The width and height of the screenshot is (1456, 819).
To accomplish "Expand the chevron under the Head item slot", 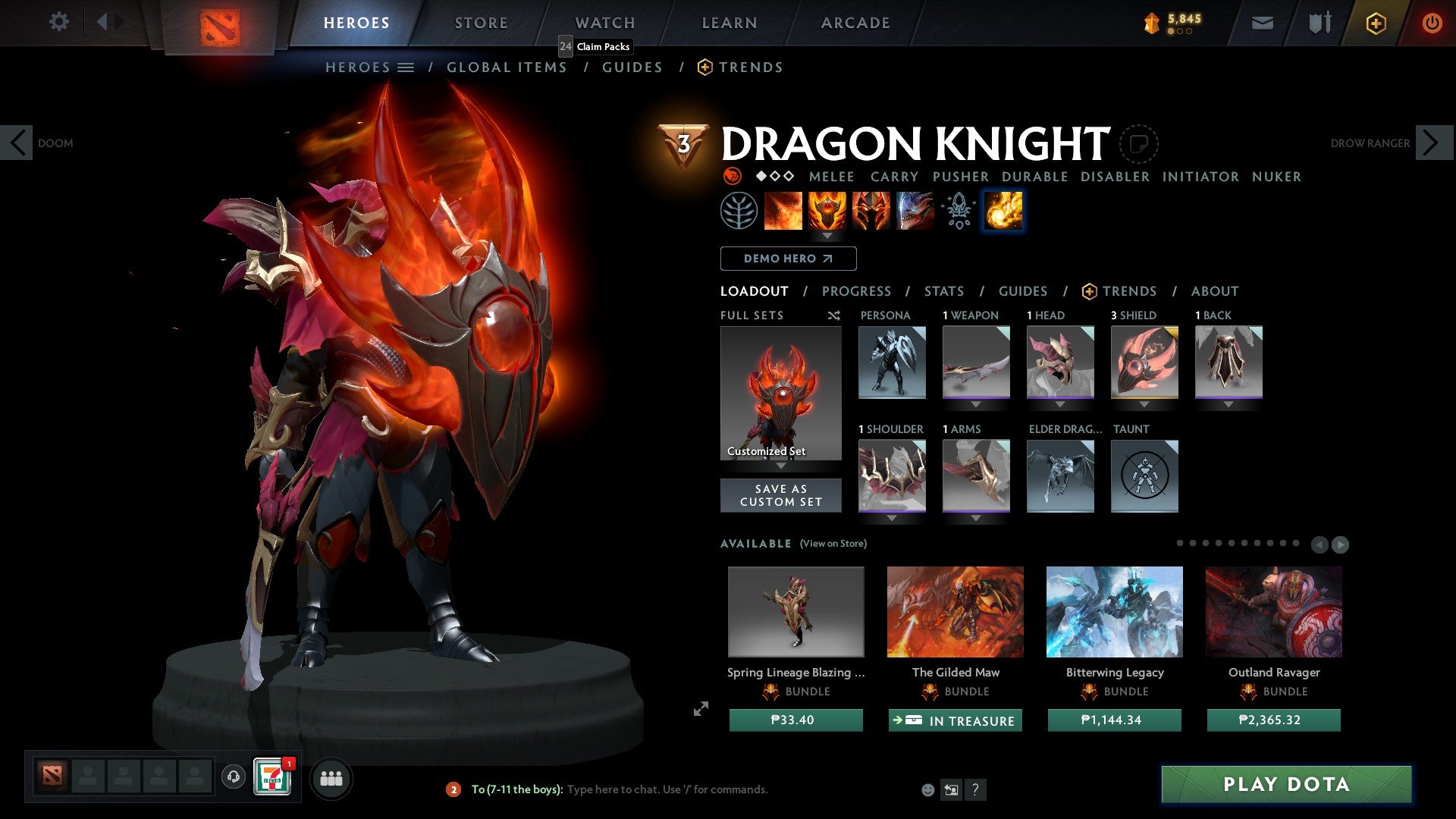I will pyautogui.click(x=1060, y=404).
